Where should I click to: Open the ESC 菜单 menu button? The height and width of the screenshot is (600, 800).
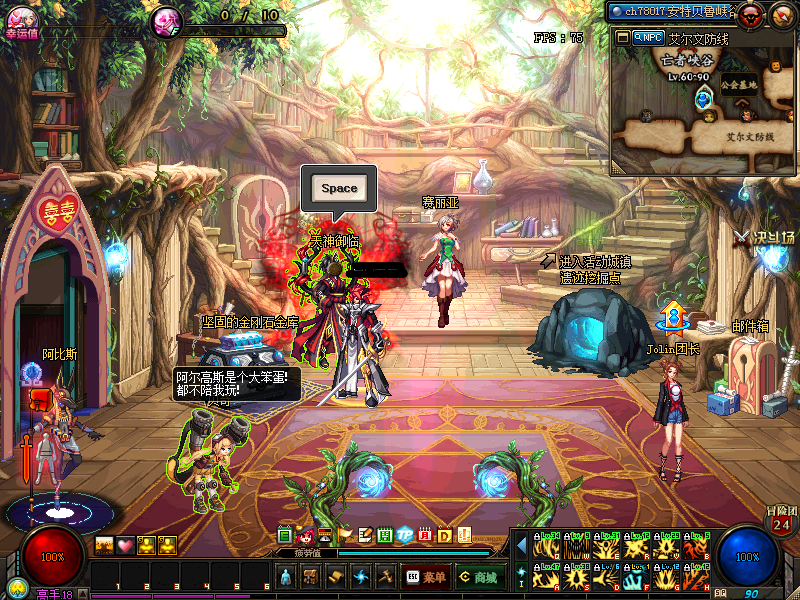(426, 577)
